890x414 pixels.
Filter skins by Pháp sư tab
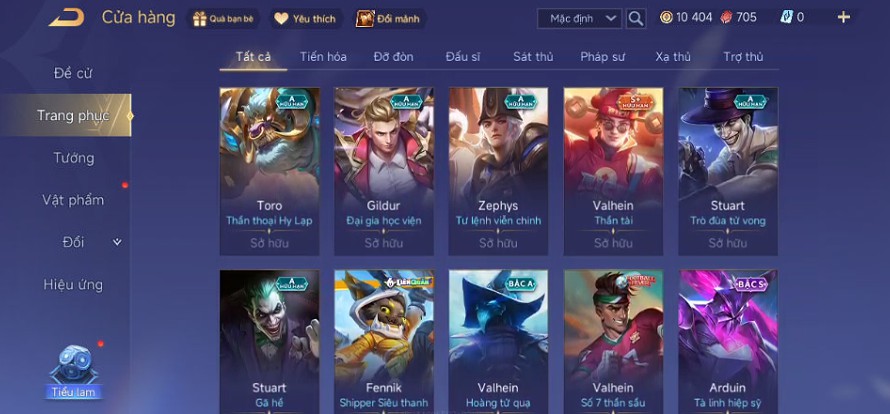coord(604,57)
